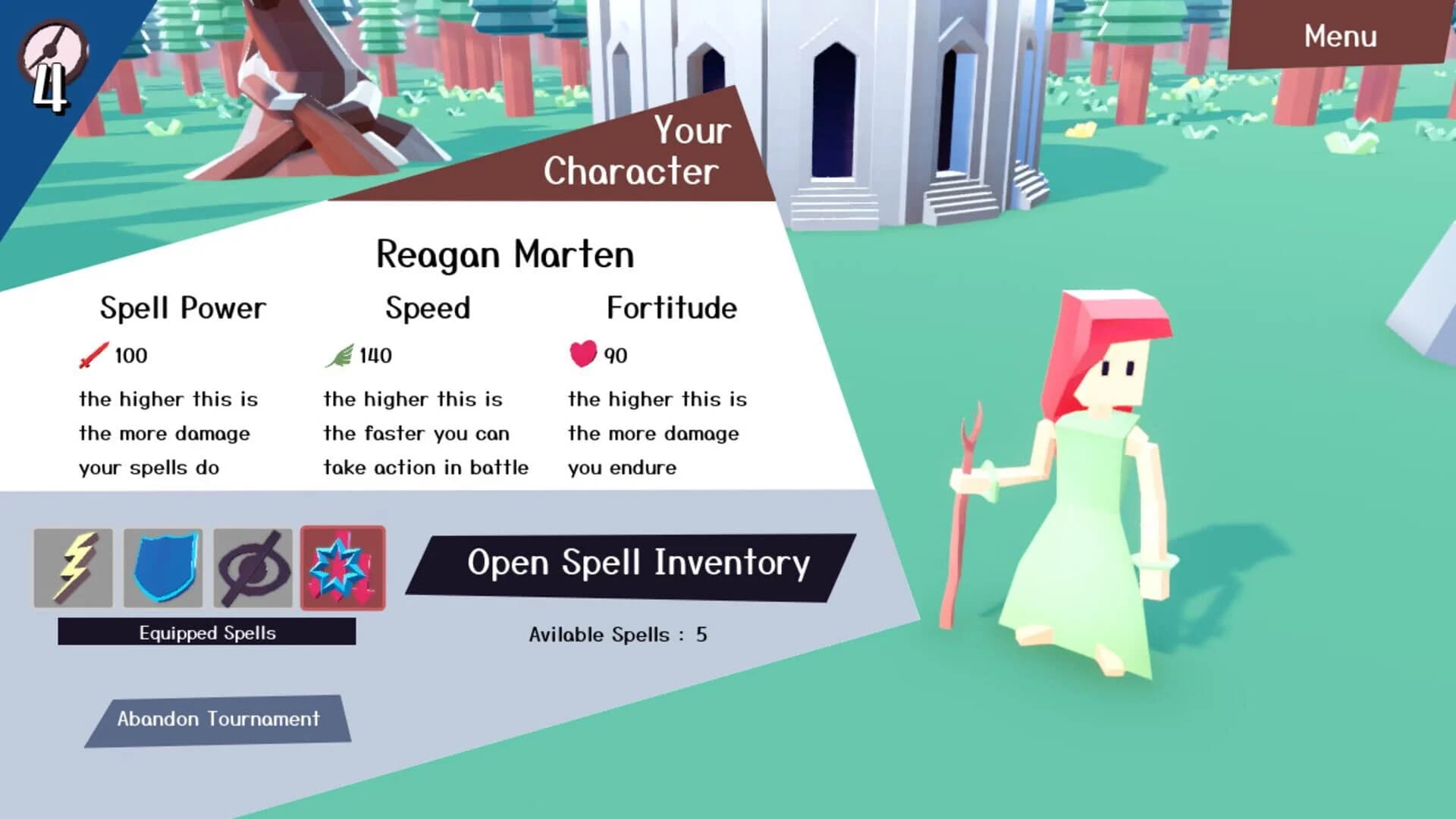Select the invisibility eye spell icon
1456x819 pixels.
pos(255,567)
